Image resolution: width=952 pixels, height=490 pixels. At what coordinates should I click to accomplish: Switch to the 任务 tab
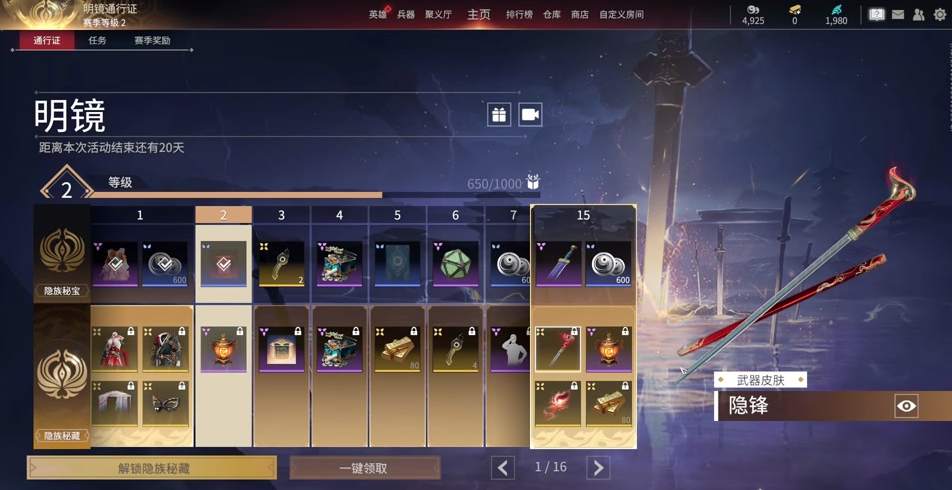[x=97, y=41]
